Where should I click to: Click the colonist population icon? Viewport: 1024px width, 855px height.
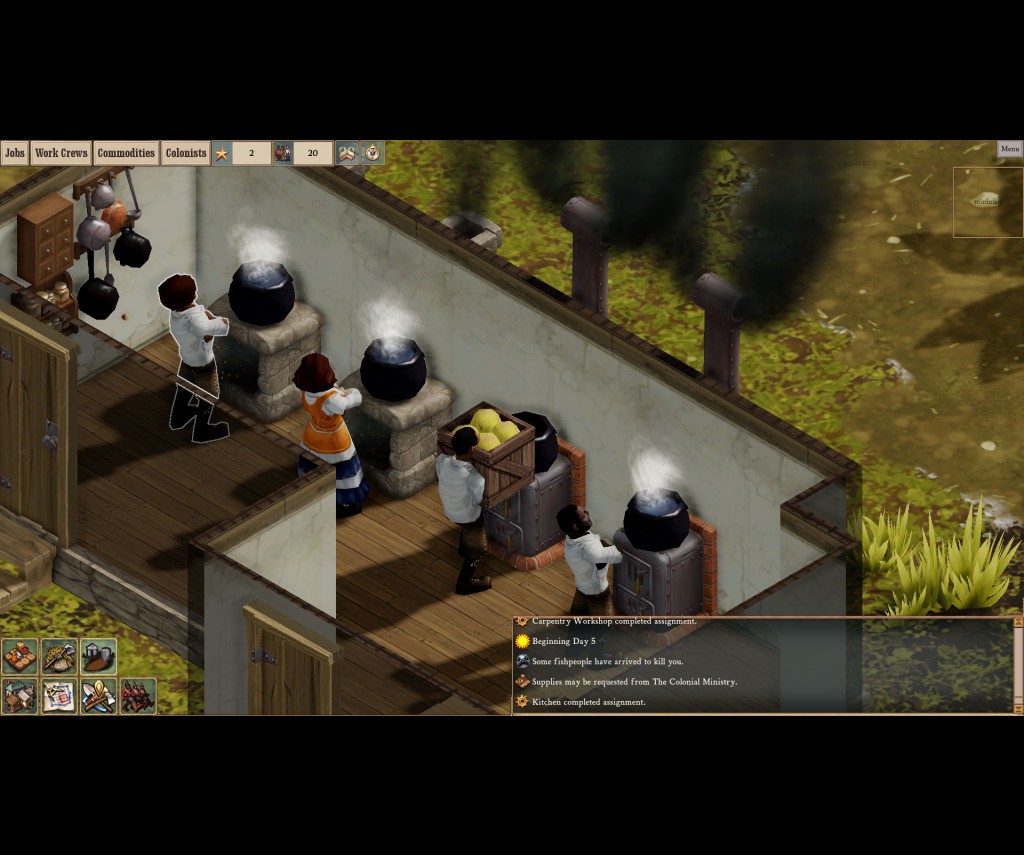click(283, 153)
